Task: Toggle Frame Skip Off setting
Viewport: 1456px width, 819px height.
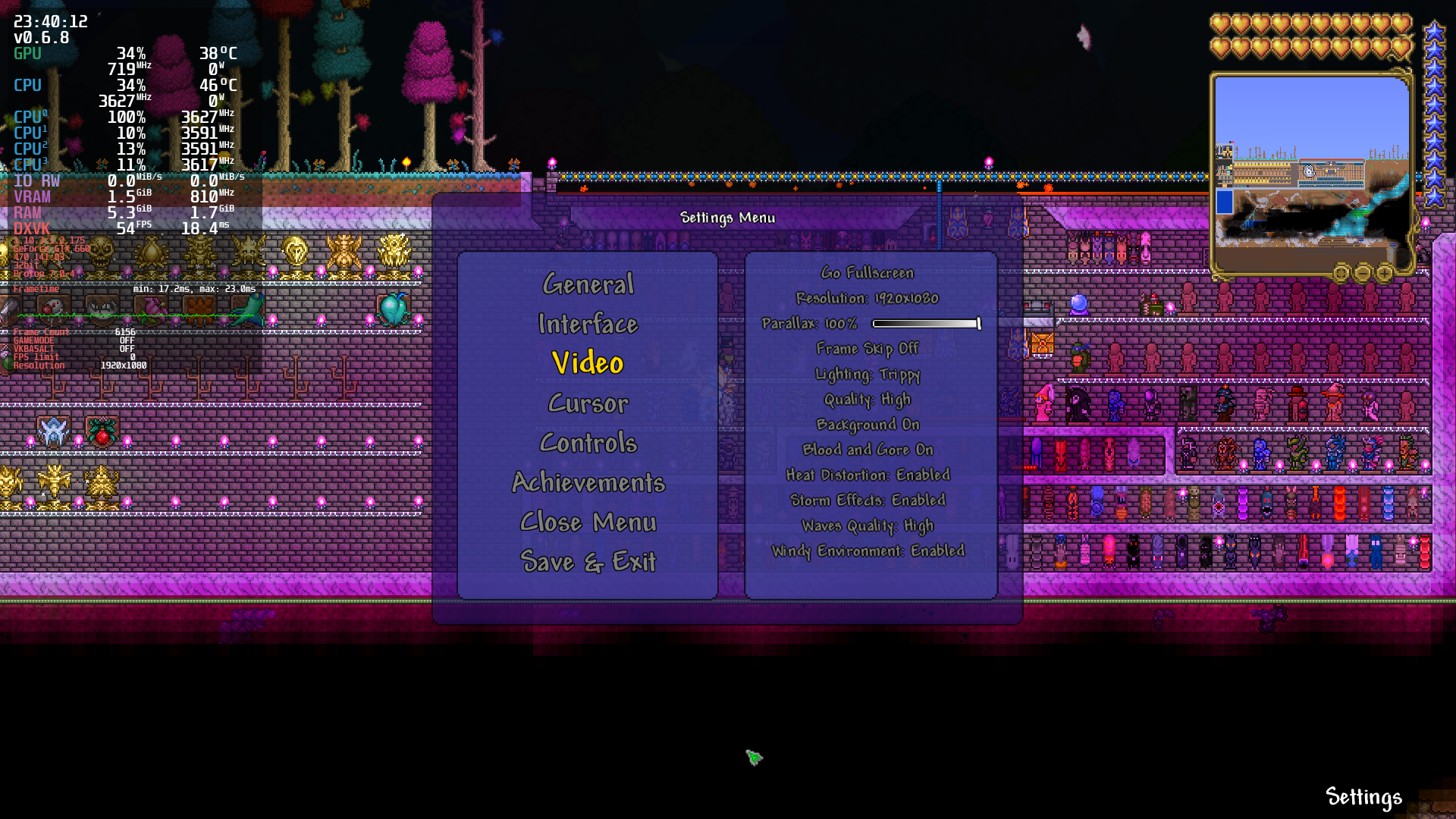Action: coord(867,348)
